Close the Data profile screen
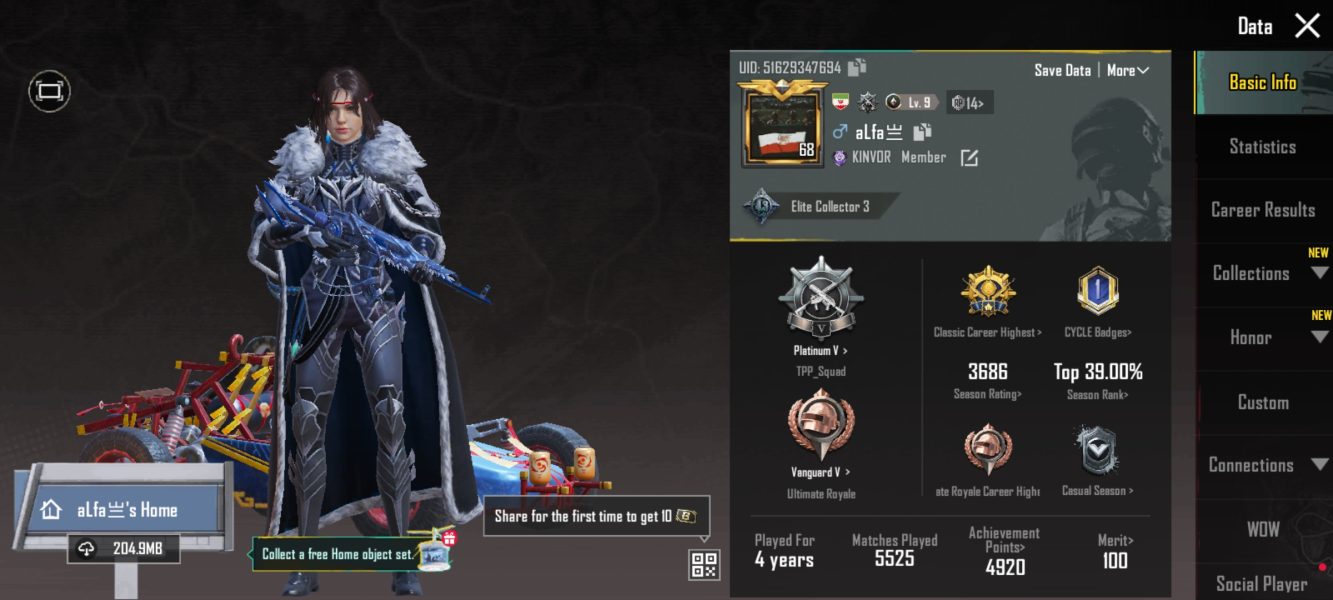The width and height of the screenshot is (1333, 600). click(1307, 26)
